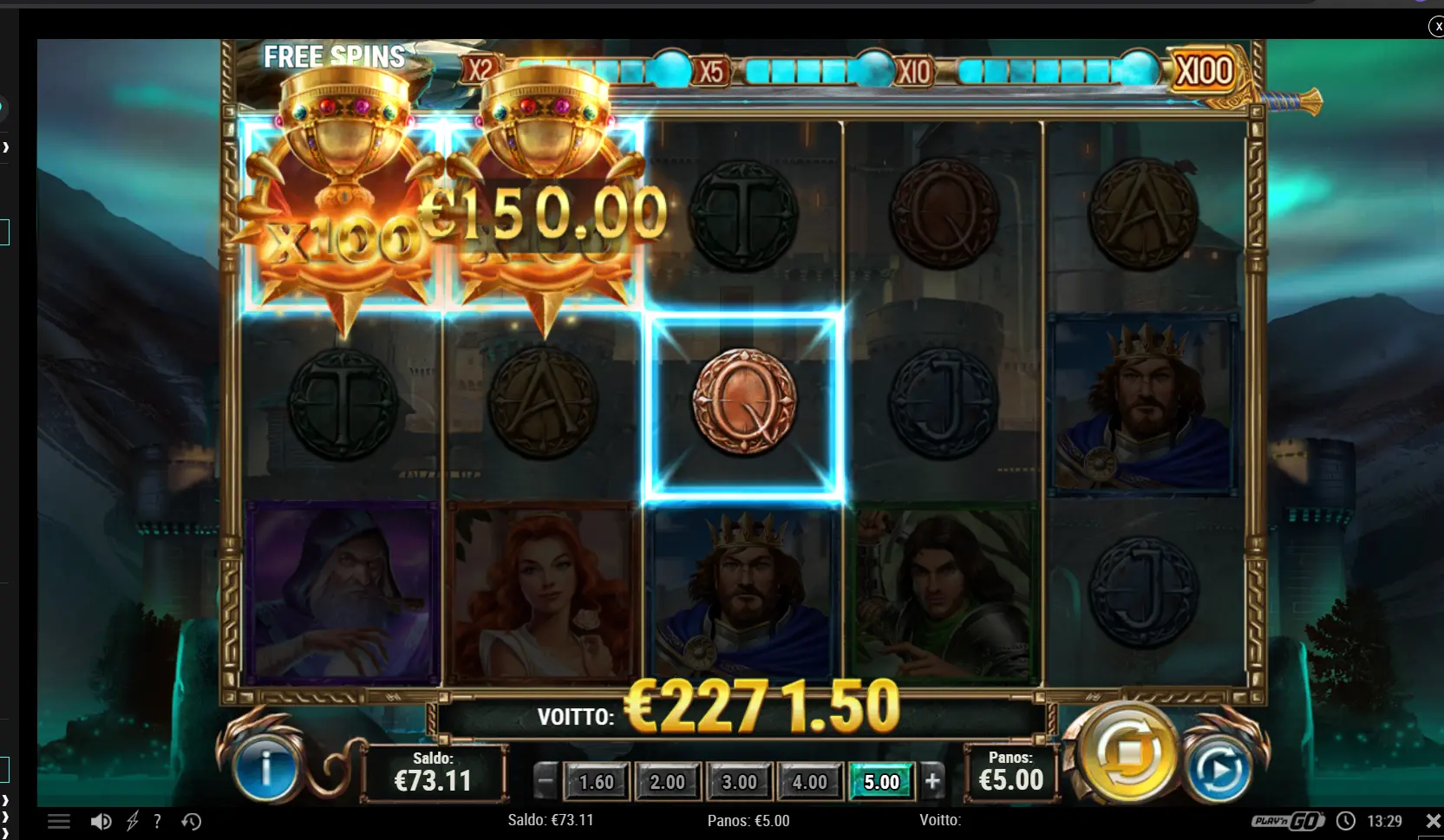Image resolution: width=1444 pixels, height=840 pixels.
Task: Open the question mark help
Action: 157,821
